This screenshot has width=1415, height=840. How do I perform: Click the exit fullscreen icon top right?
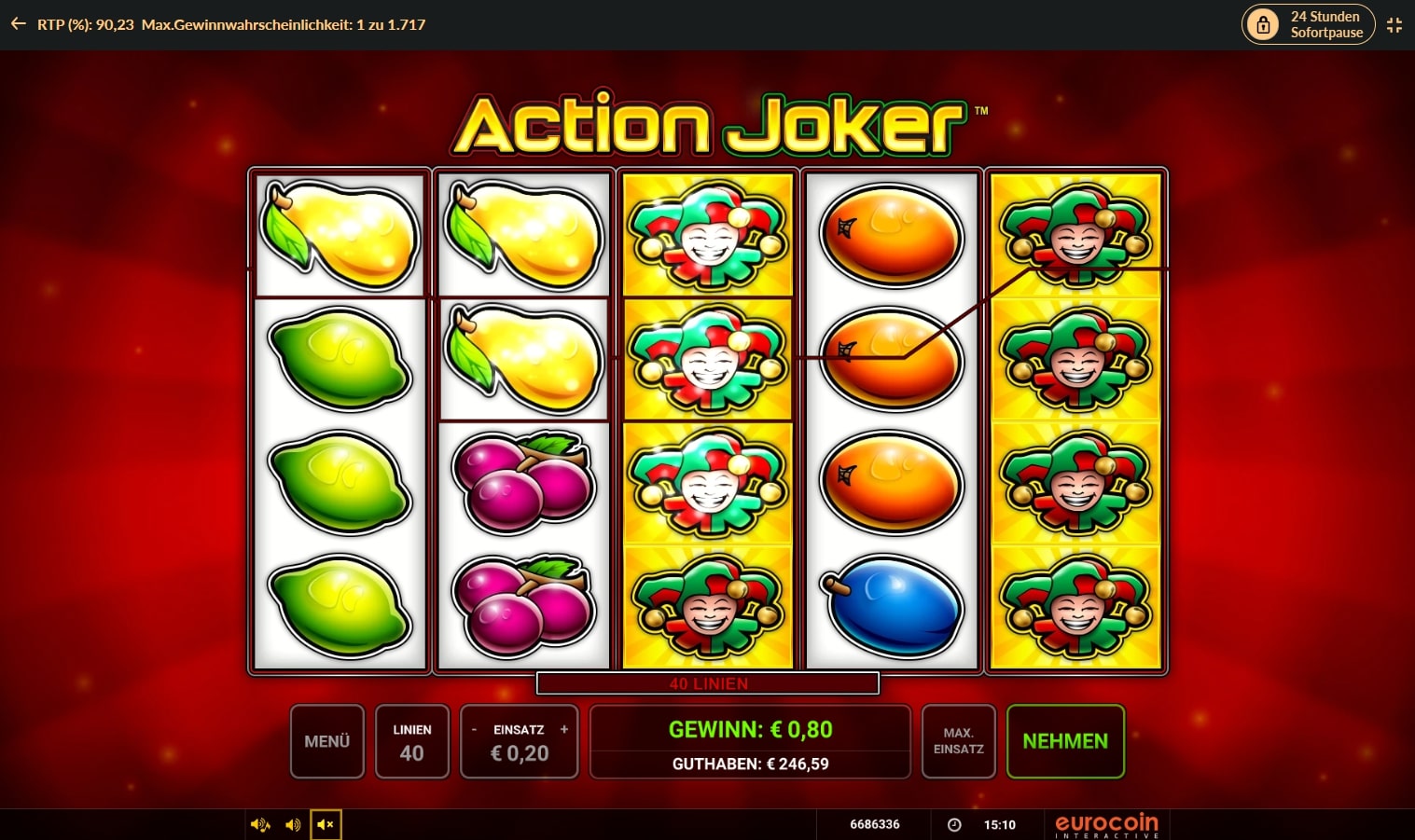1394,25
